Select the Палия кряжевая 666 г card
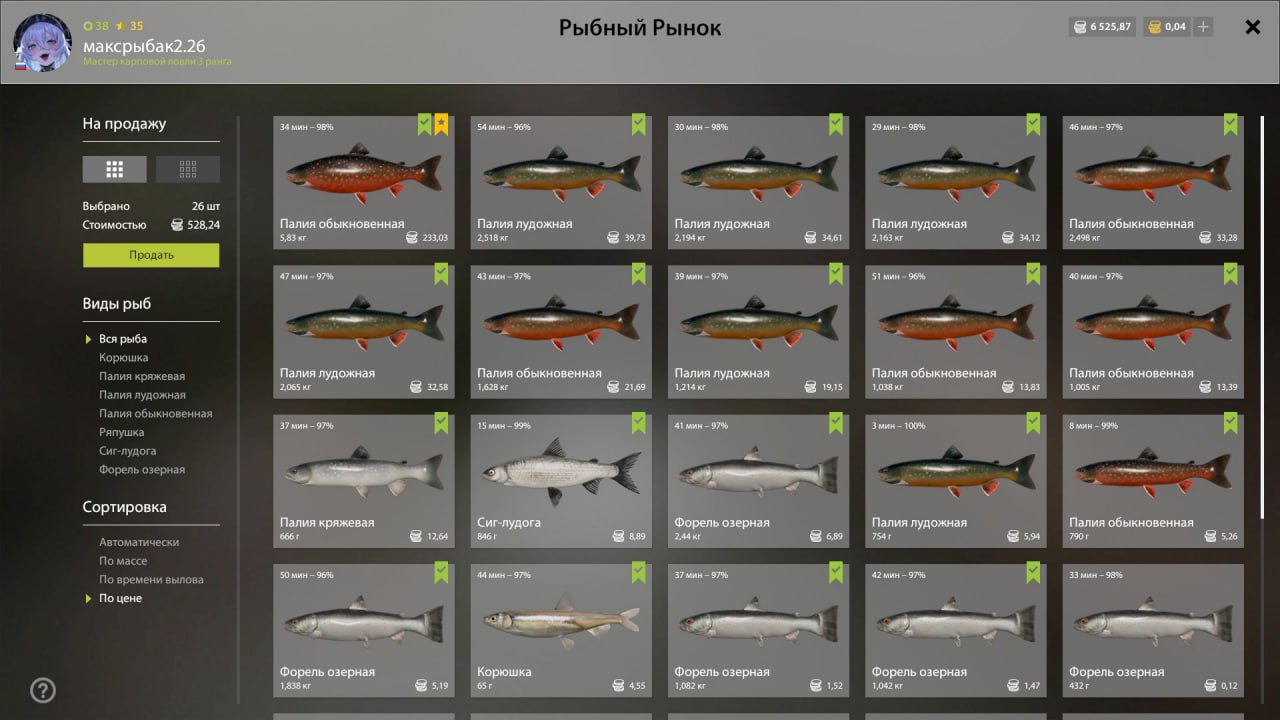Image resolution: width=1280 pixels, height=720 pixels. [364, 481]
